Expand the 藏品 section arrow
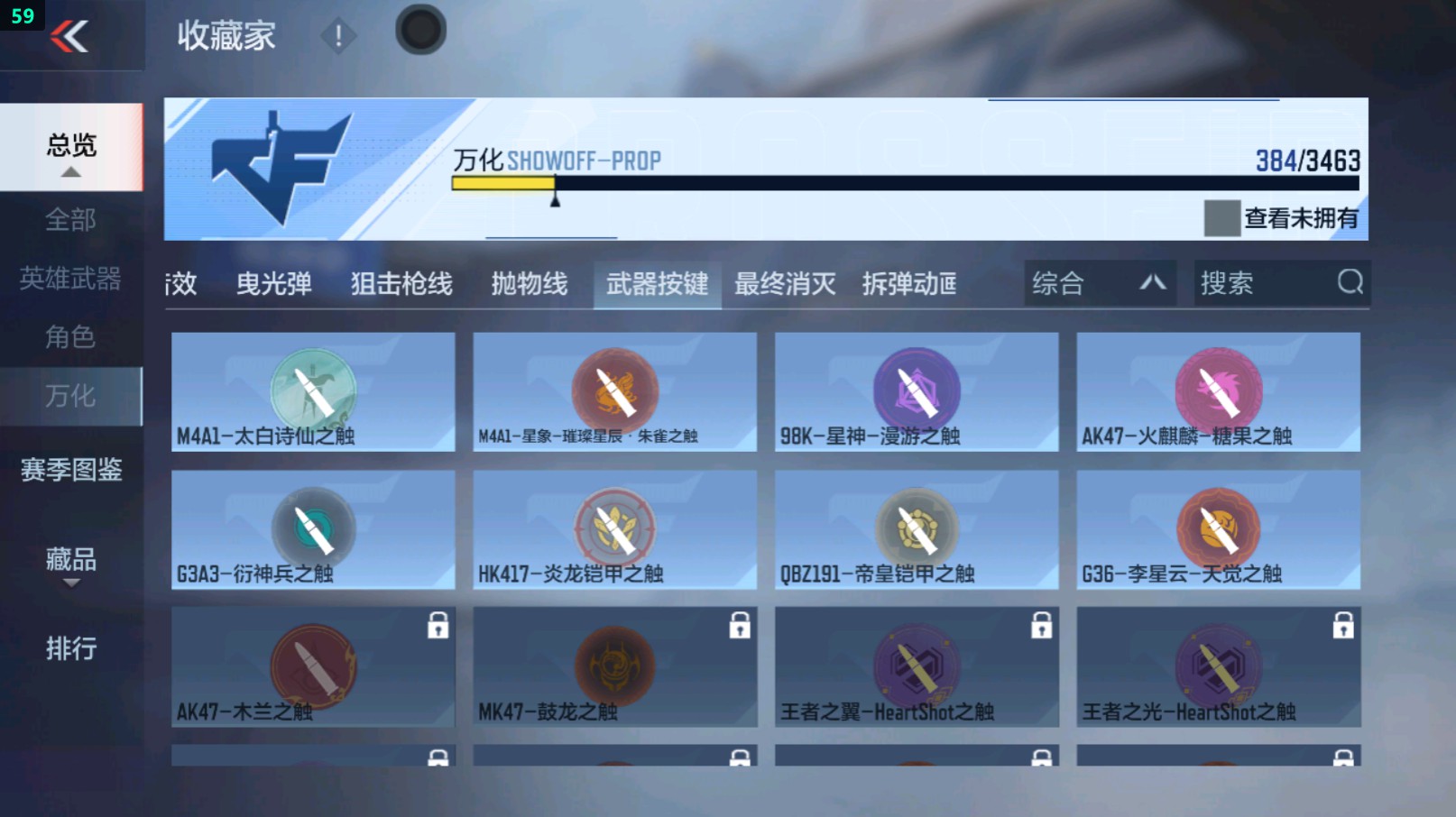This screenshot has height=817, width=1456. (x=70, y=584)
